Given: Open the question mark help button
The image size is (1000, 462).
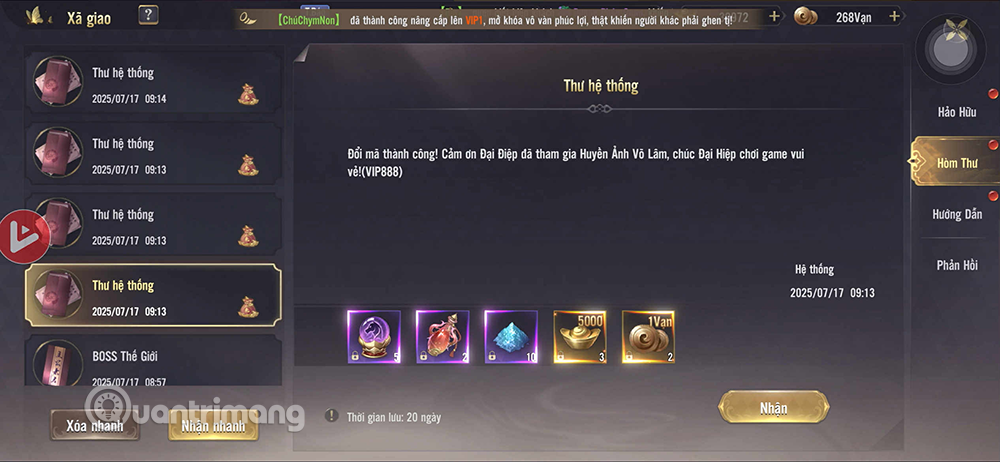Looking at the screenshot, I should (x=148, y=15).
